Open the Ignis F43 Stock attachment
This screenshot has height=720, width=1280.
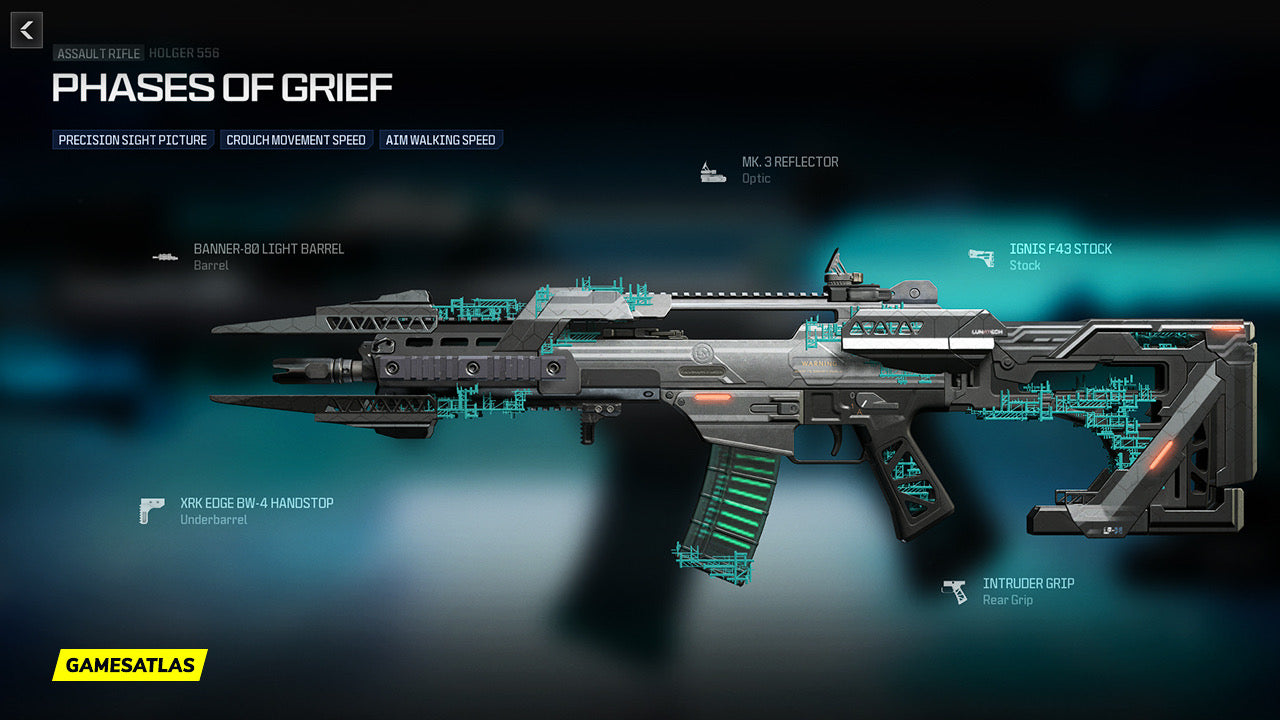(x=1060, y=249)
